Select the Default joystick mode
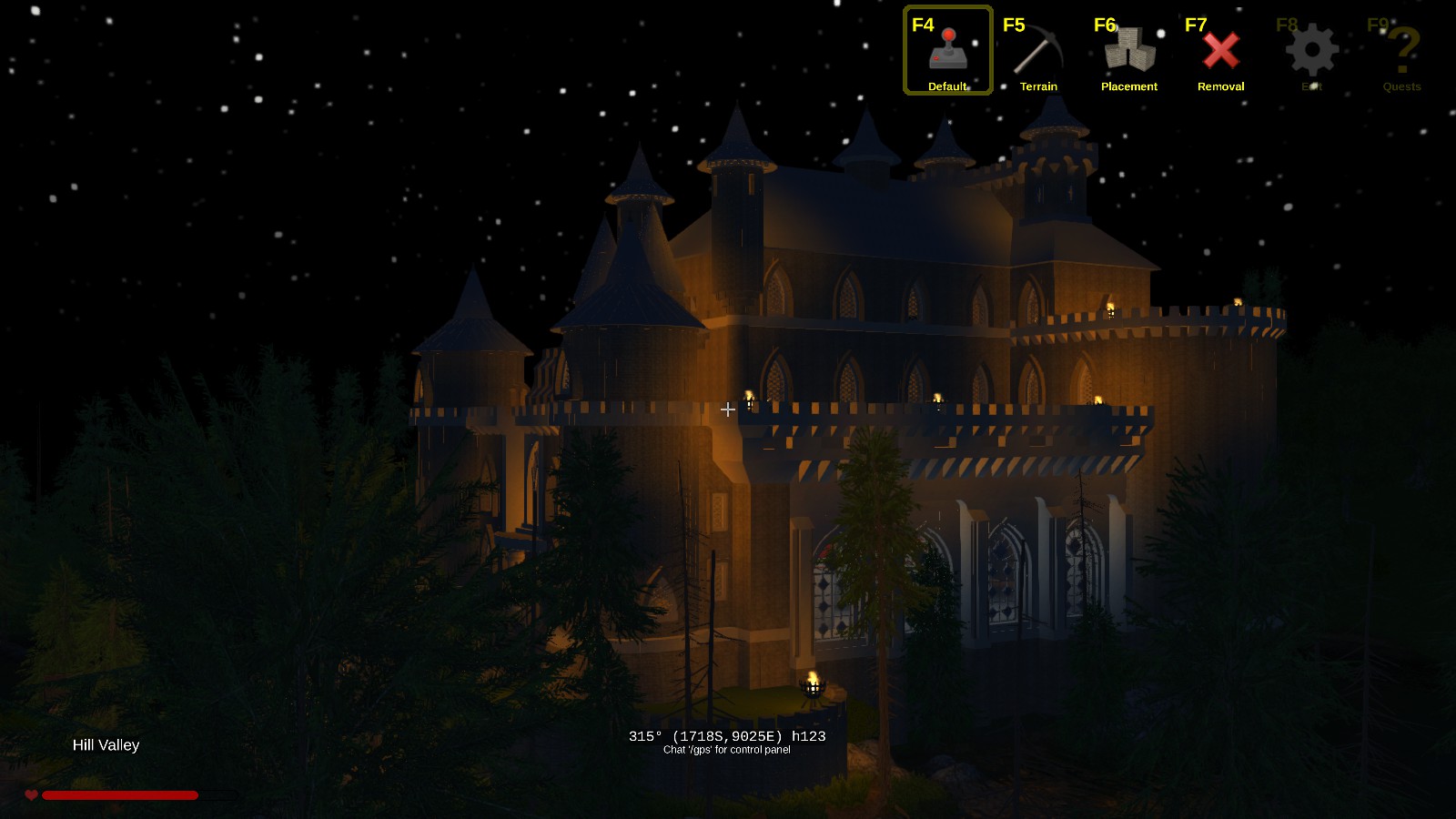The width and height of the screenshot is (1456, 819). [947, 51]
